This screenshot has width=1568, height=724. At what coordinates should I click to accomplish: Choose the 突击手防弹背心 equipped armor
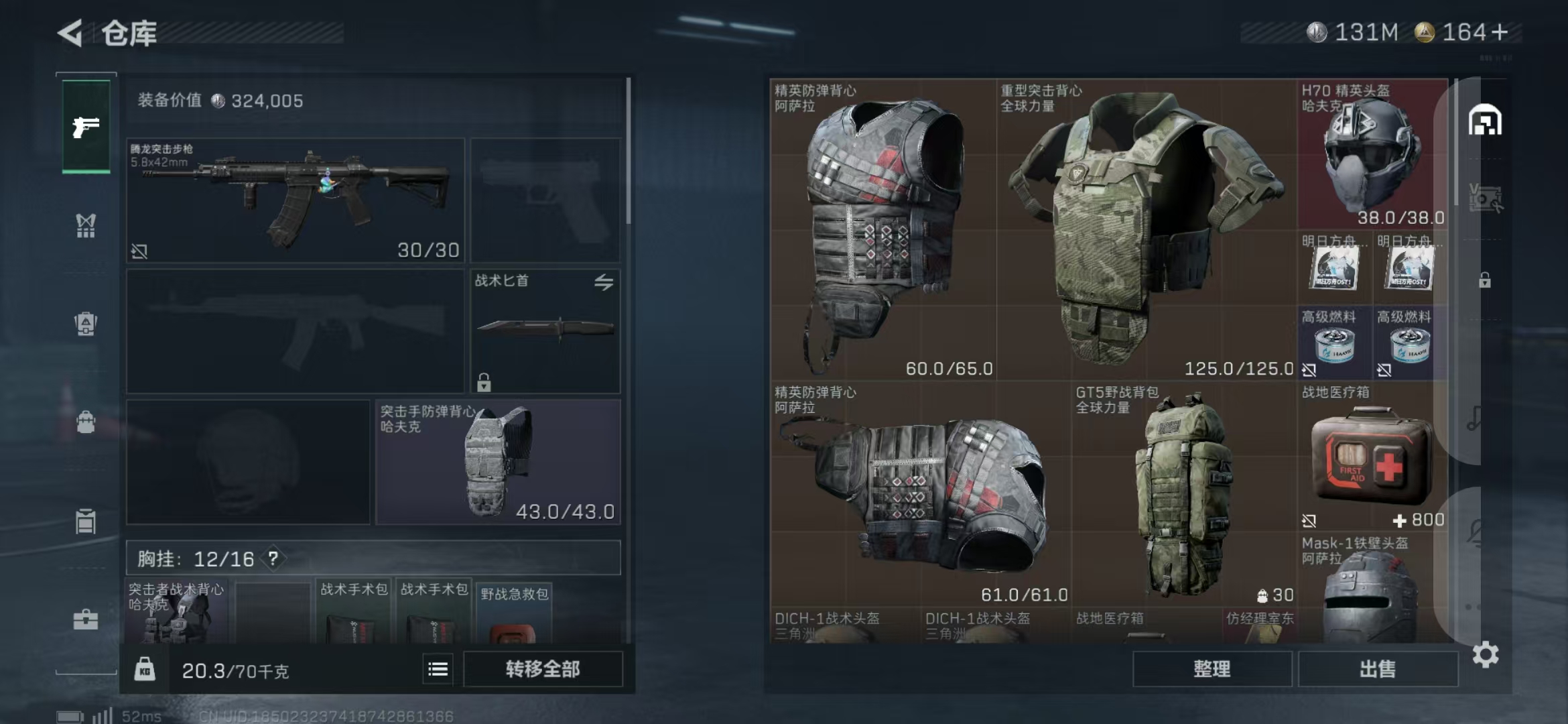coord(498,461)
